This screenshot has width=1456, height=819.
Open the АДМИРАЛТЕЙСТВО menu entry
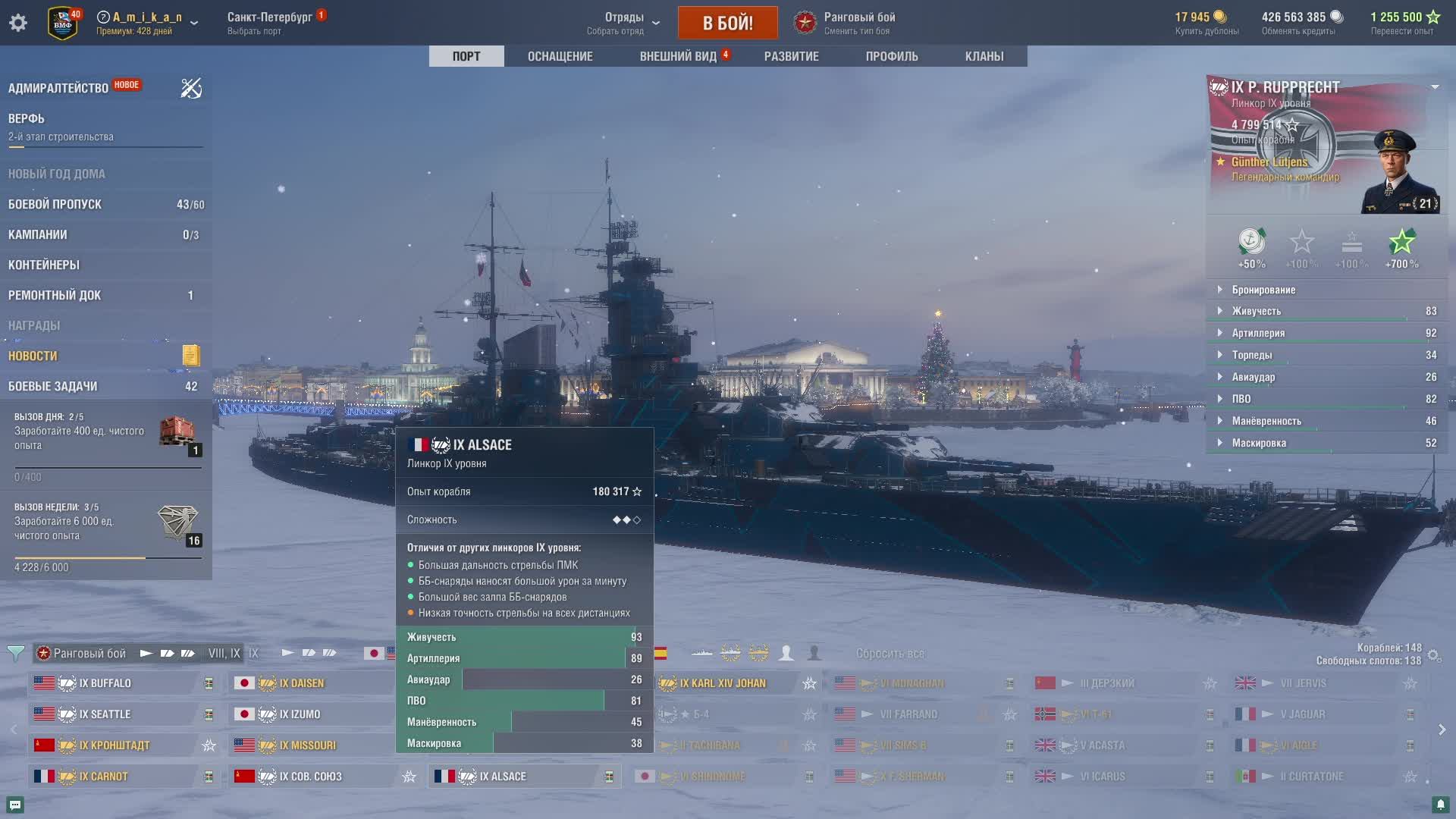pyautogui.click(x=58, y=88)
